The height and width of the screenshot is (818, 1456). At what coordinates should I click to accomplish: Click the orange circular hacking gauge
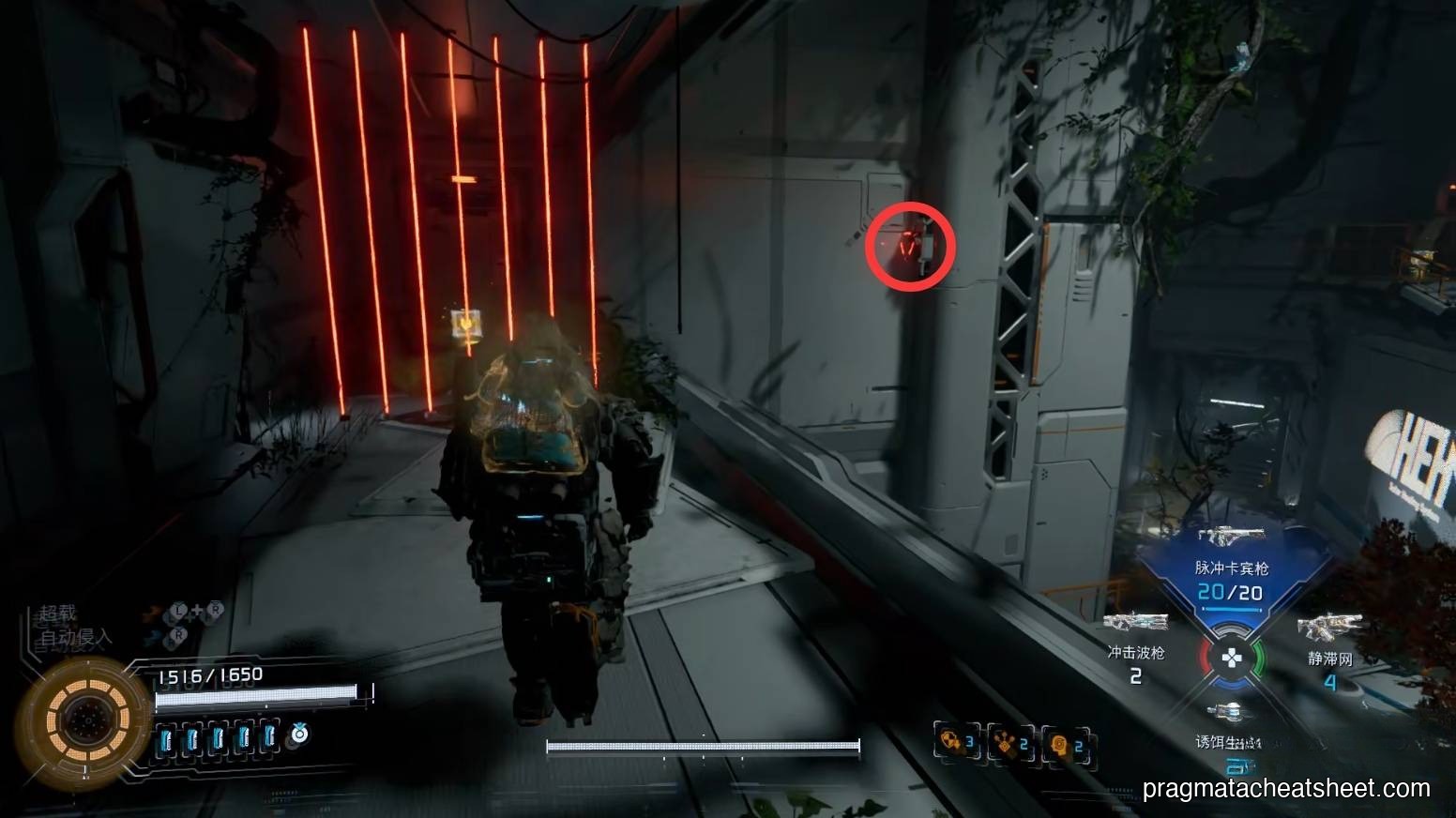click(83, 720)
